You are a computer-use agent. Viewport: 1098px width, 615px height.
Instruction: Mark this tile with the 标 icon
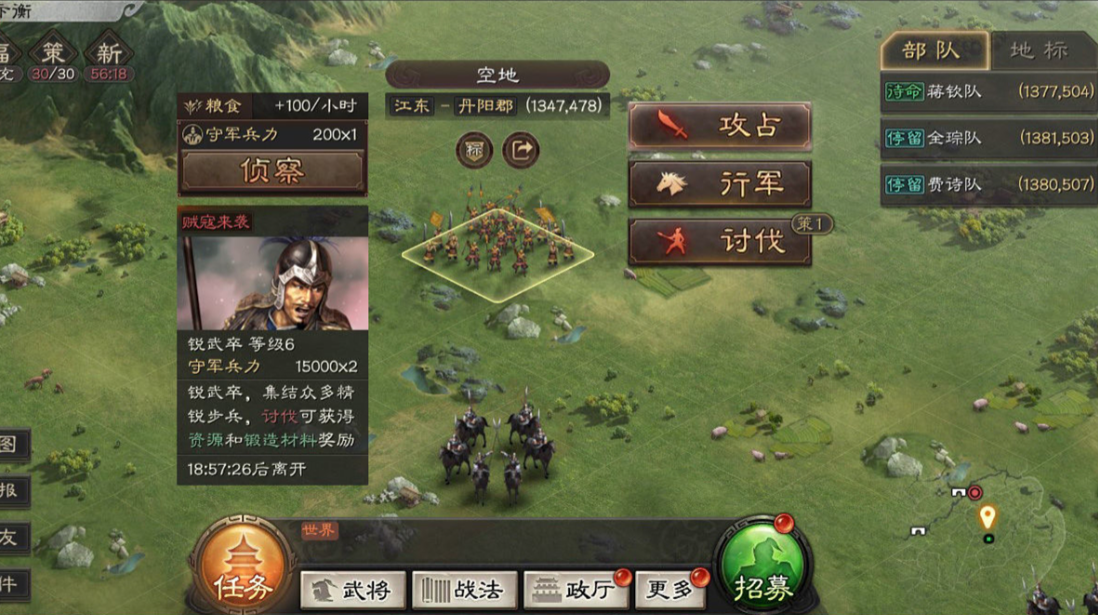coord(474,151)
